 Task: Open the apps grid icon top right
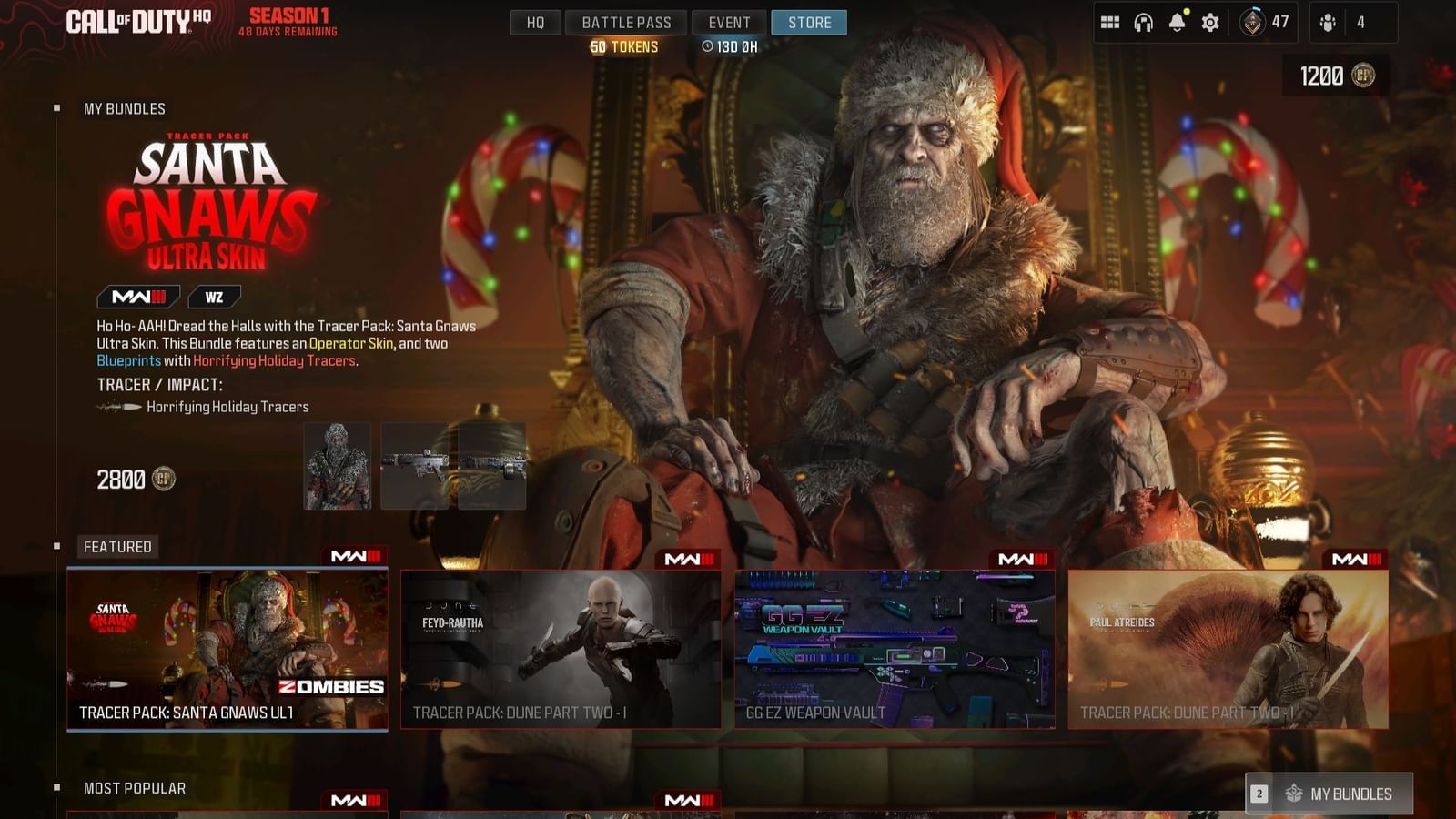pos(1110,22)
